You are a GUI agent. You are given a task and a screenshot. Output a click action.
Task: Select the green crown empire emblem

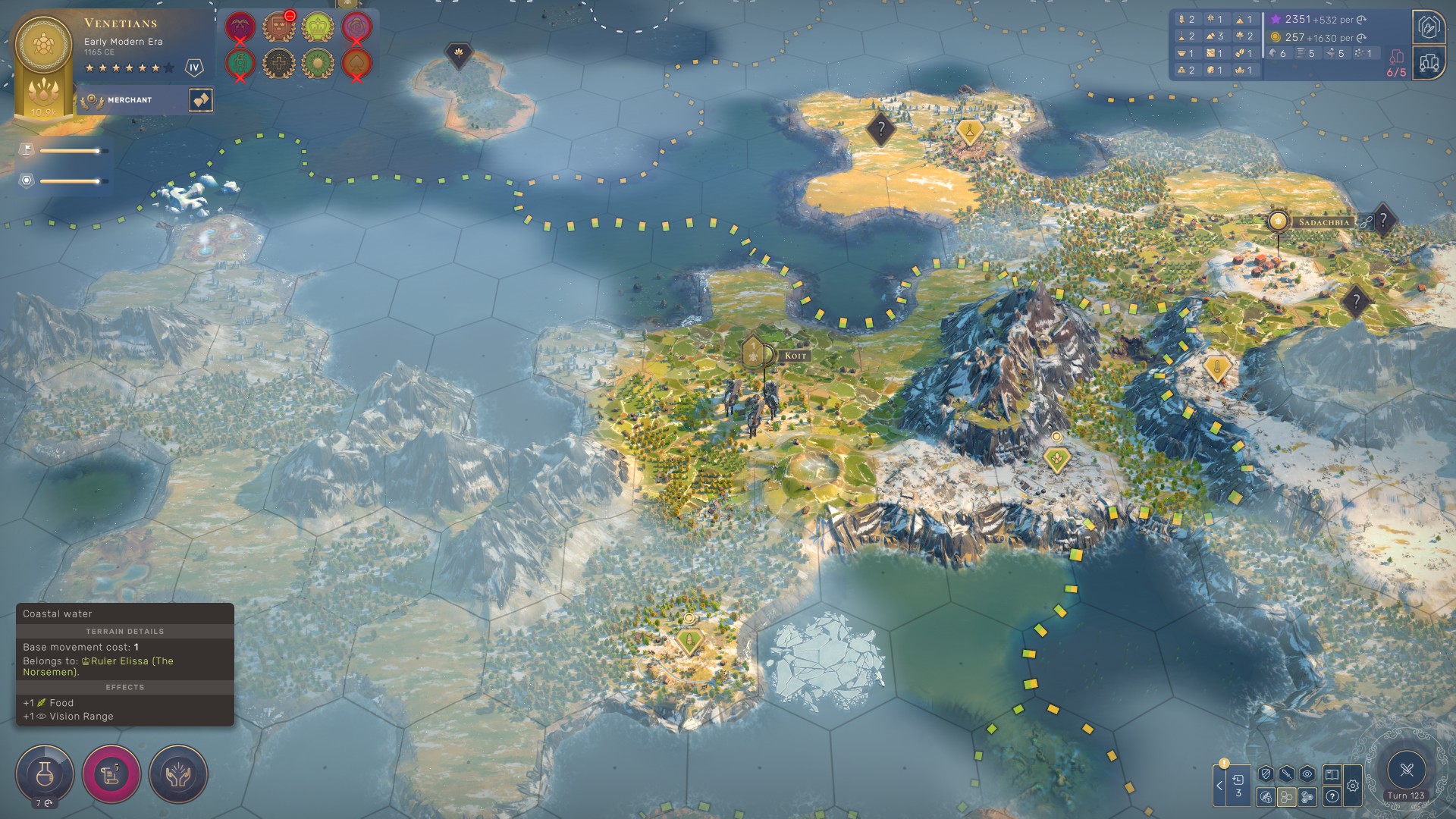pyautogui.click(x=318, y=27)
